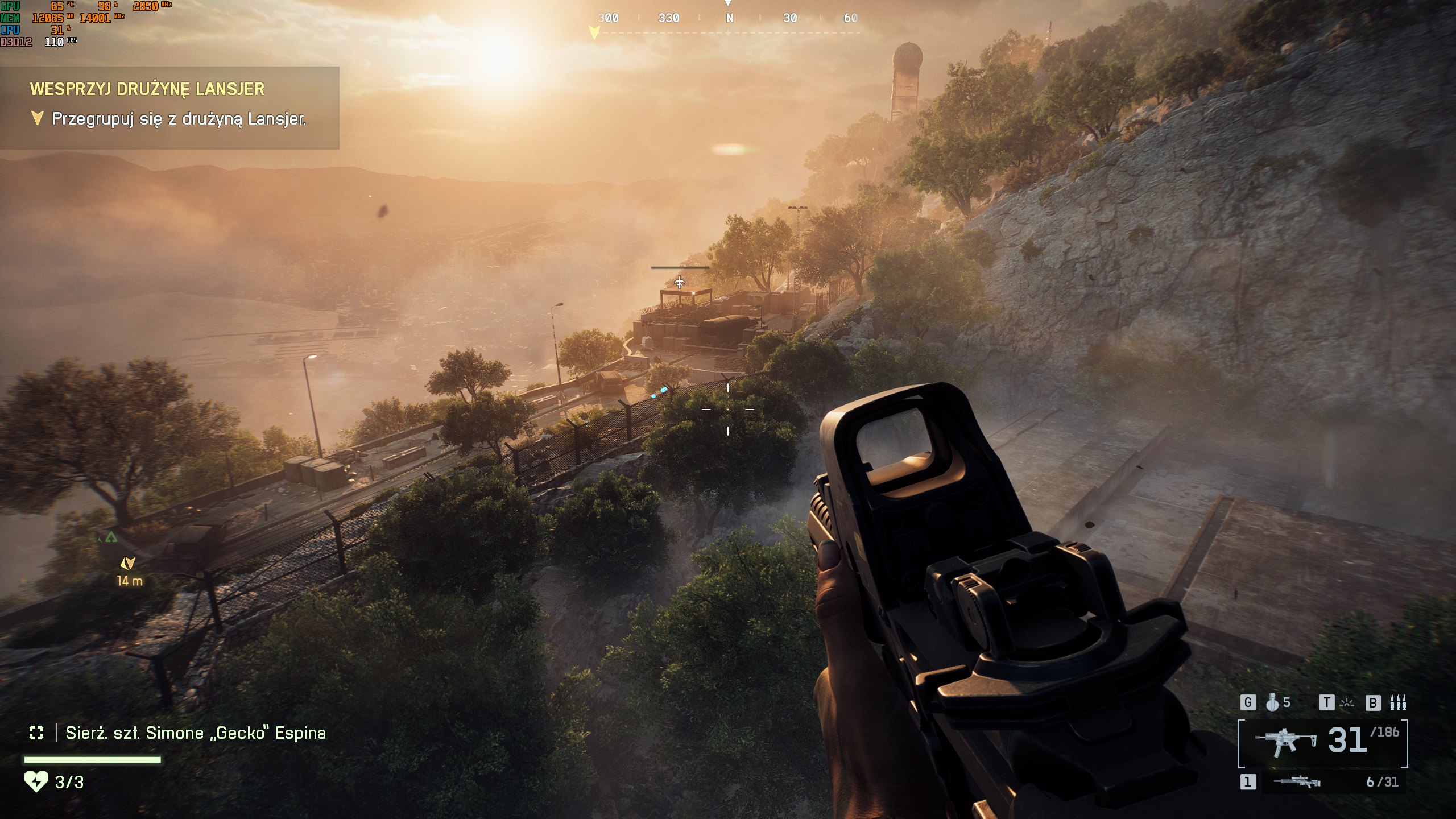The image size is (1456, 819).
Task: Activate the weapon flashlight icon
Action: point(1347,703)
